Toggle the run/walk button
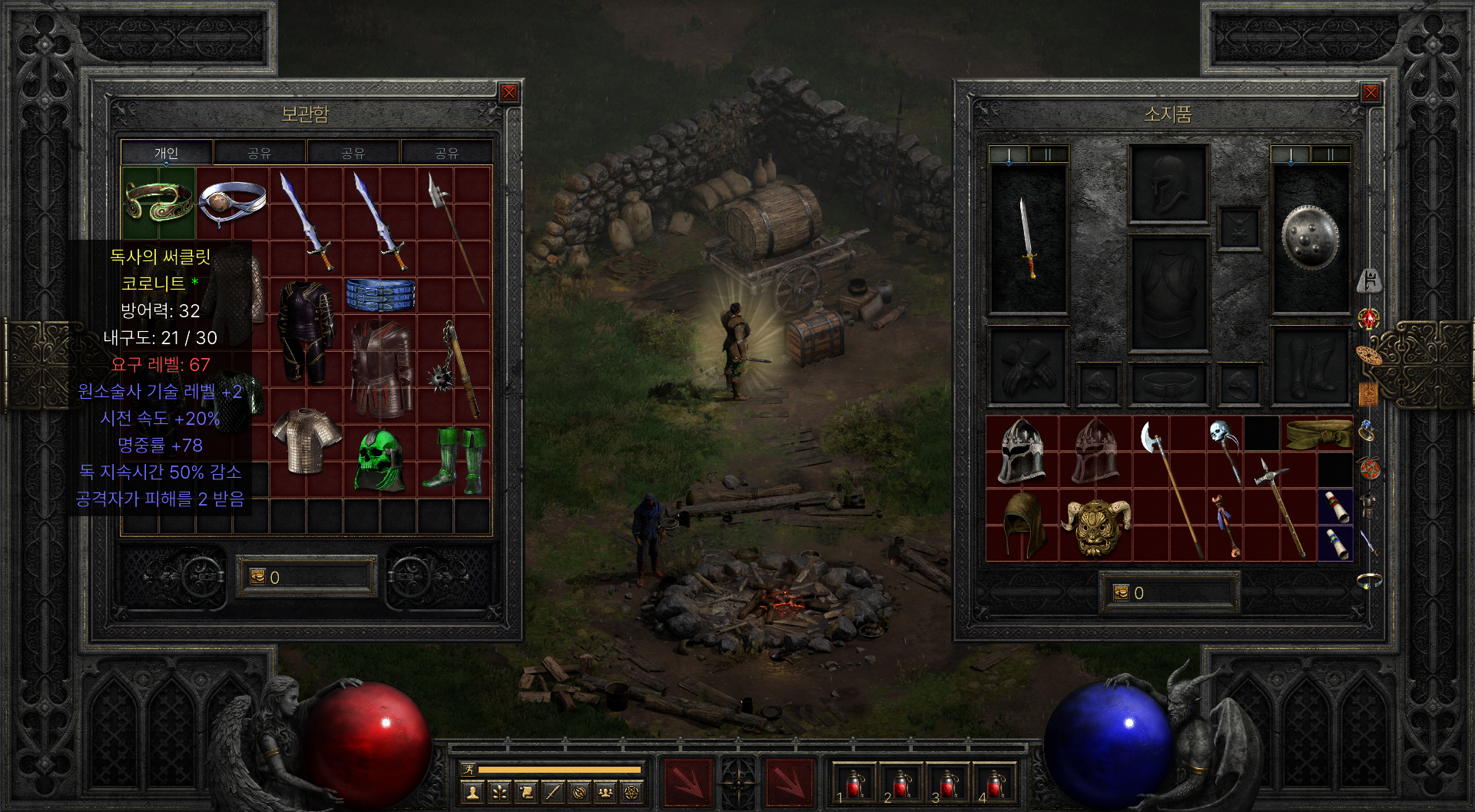Image resolution: width=1475 pixels, height=812 pixels. coord(468,769)
